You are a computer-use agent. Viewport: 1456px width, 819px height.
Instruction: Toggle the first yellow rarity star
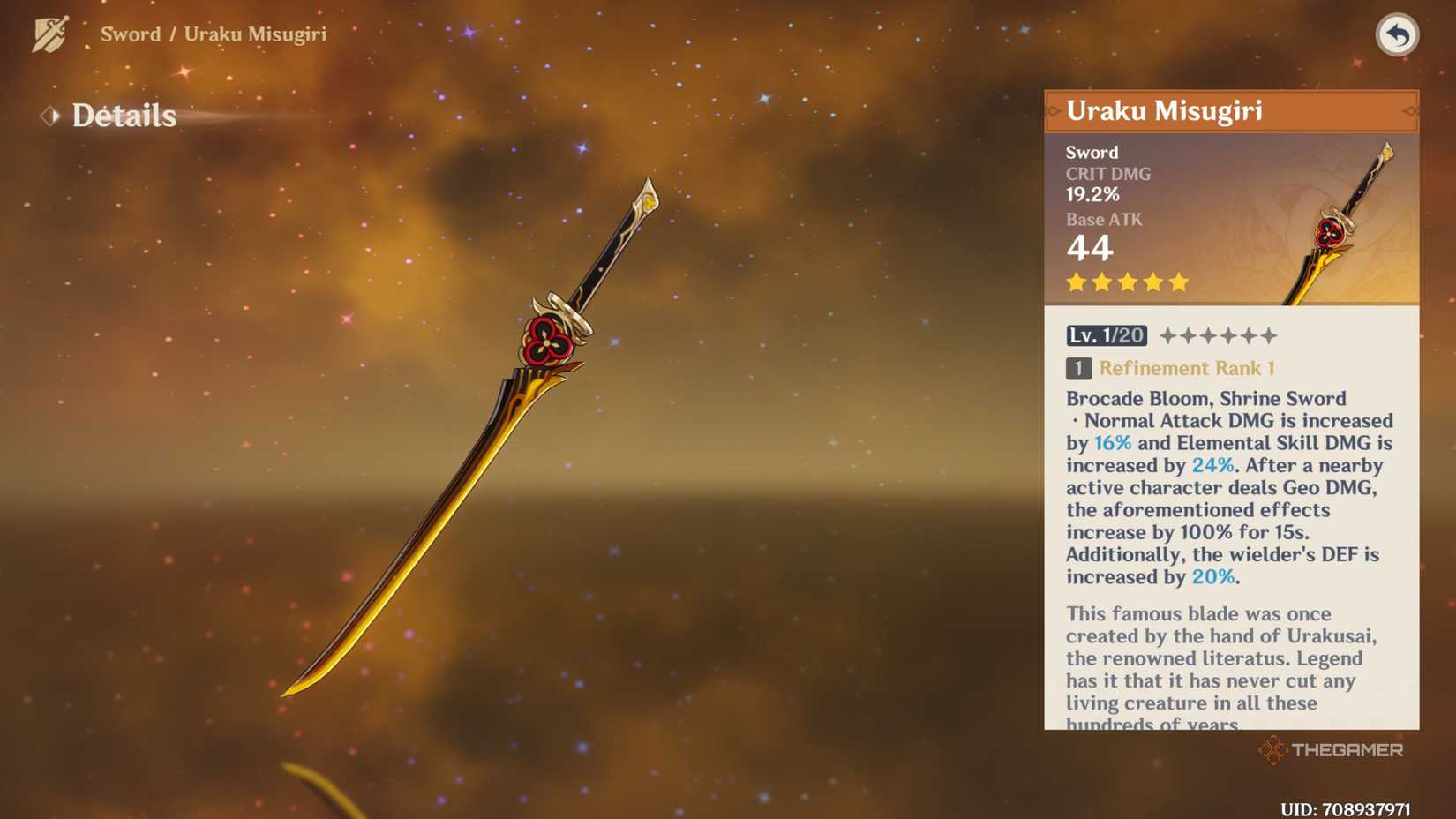[1074, 282]
